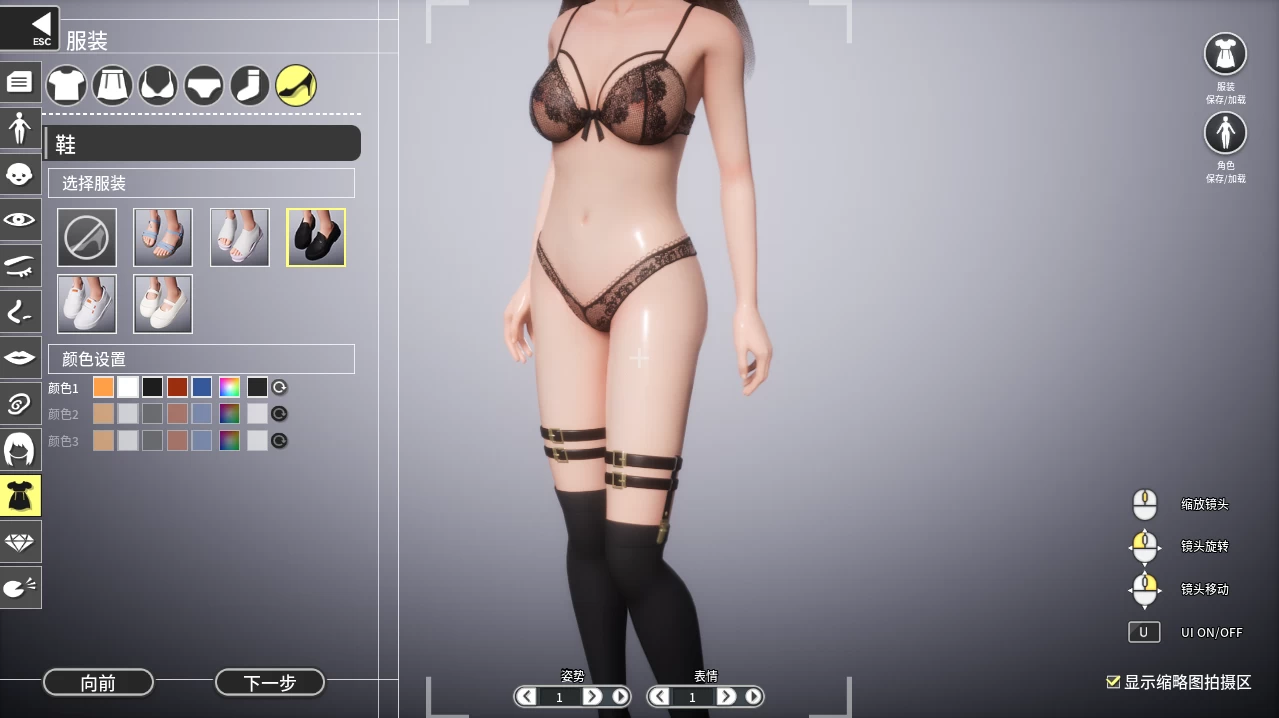The height and width of the screenshot is (718, 1279).
Task: Advance to the next pose
Action: click(x=592, y=696)
